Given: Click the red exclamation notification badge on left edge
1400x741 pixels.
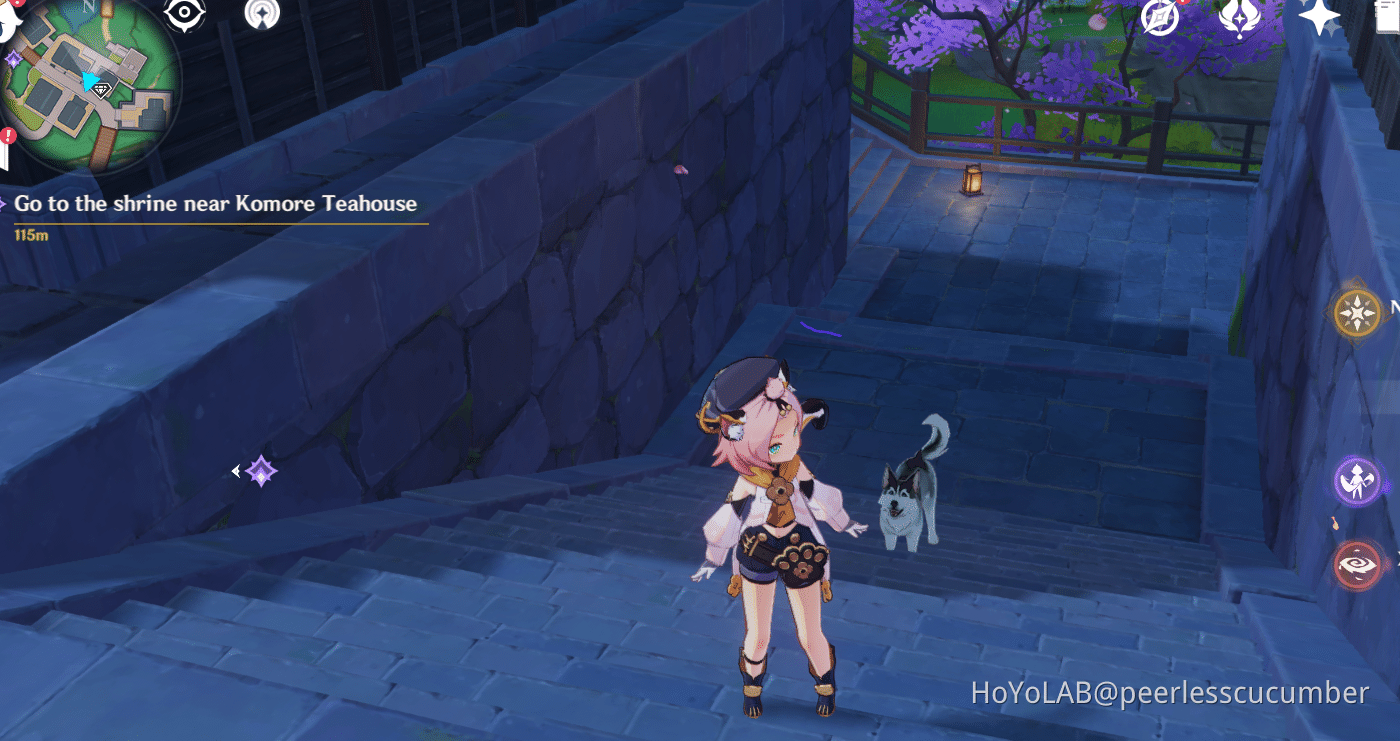Looking at the screenshot, I should point(8,134).
